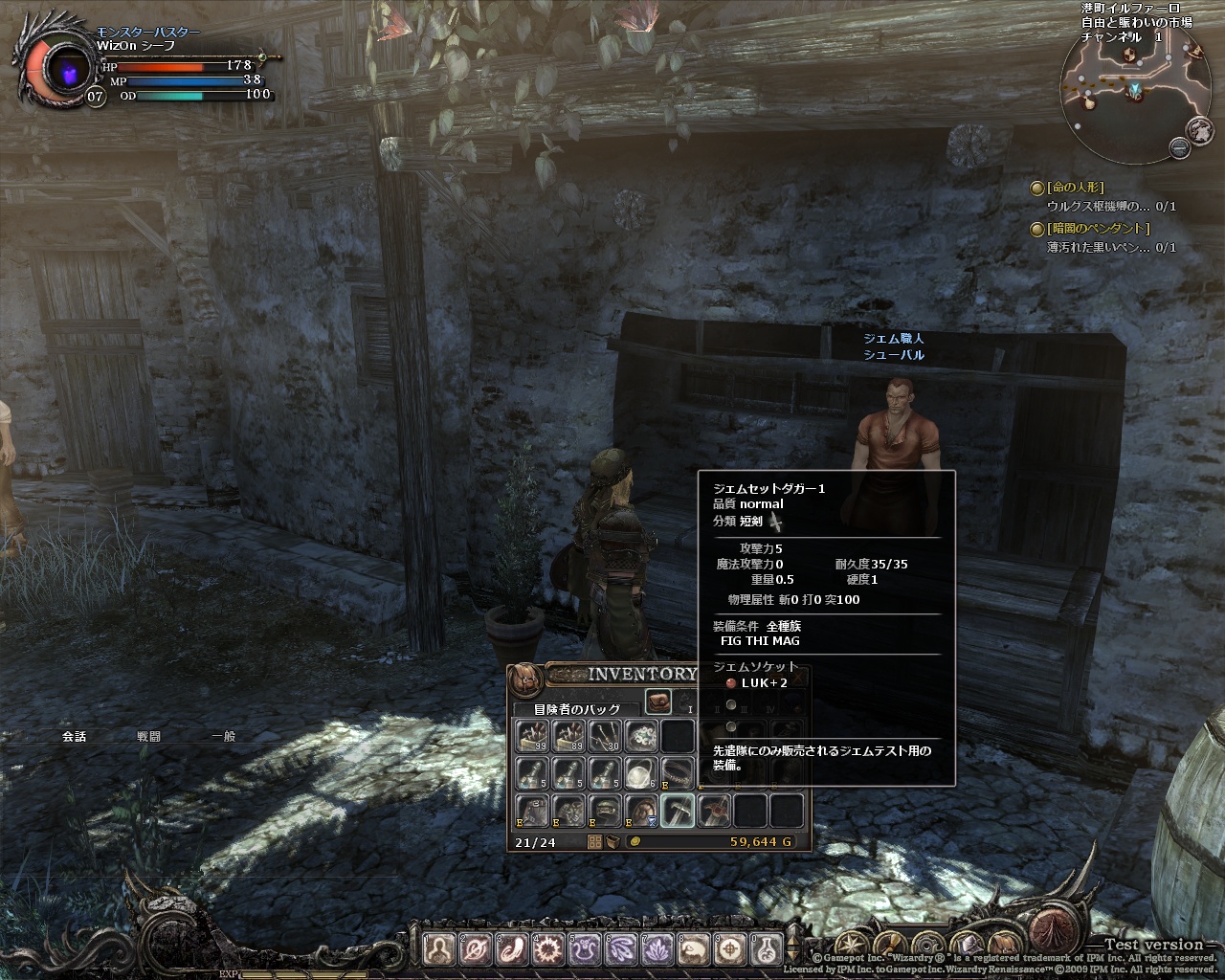Select the highlighted dagger in the inventory
This screenshot has height=980, width=1225.
(678, 811)
